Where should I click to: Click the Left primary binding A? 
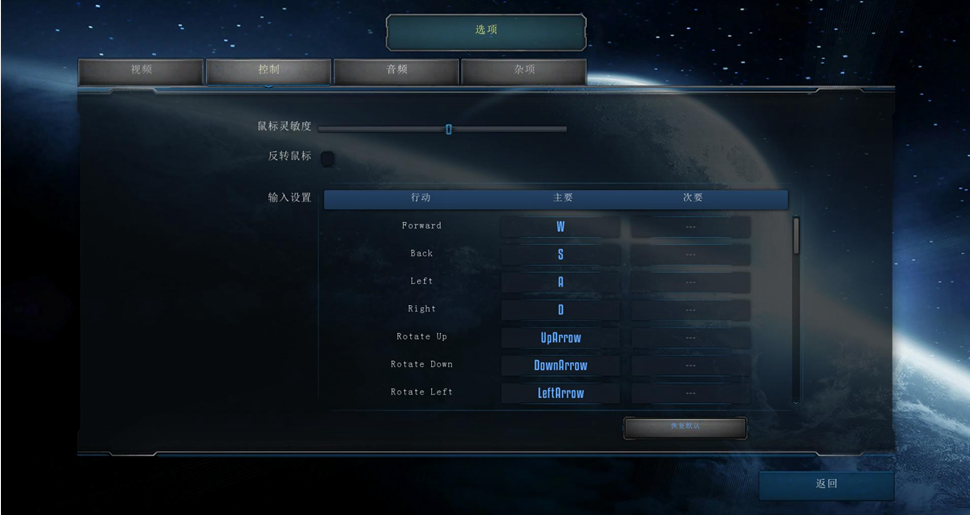point(560,283)
